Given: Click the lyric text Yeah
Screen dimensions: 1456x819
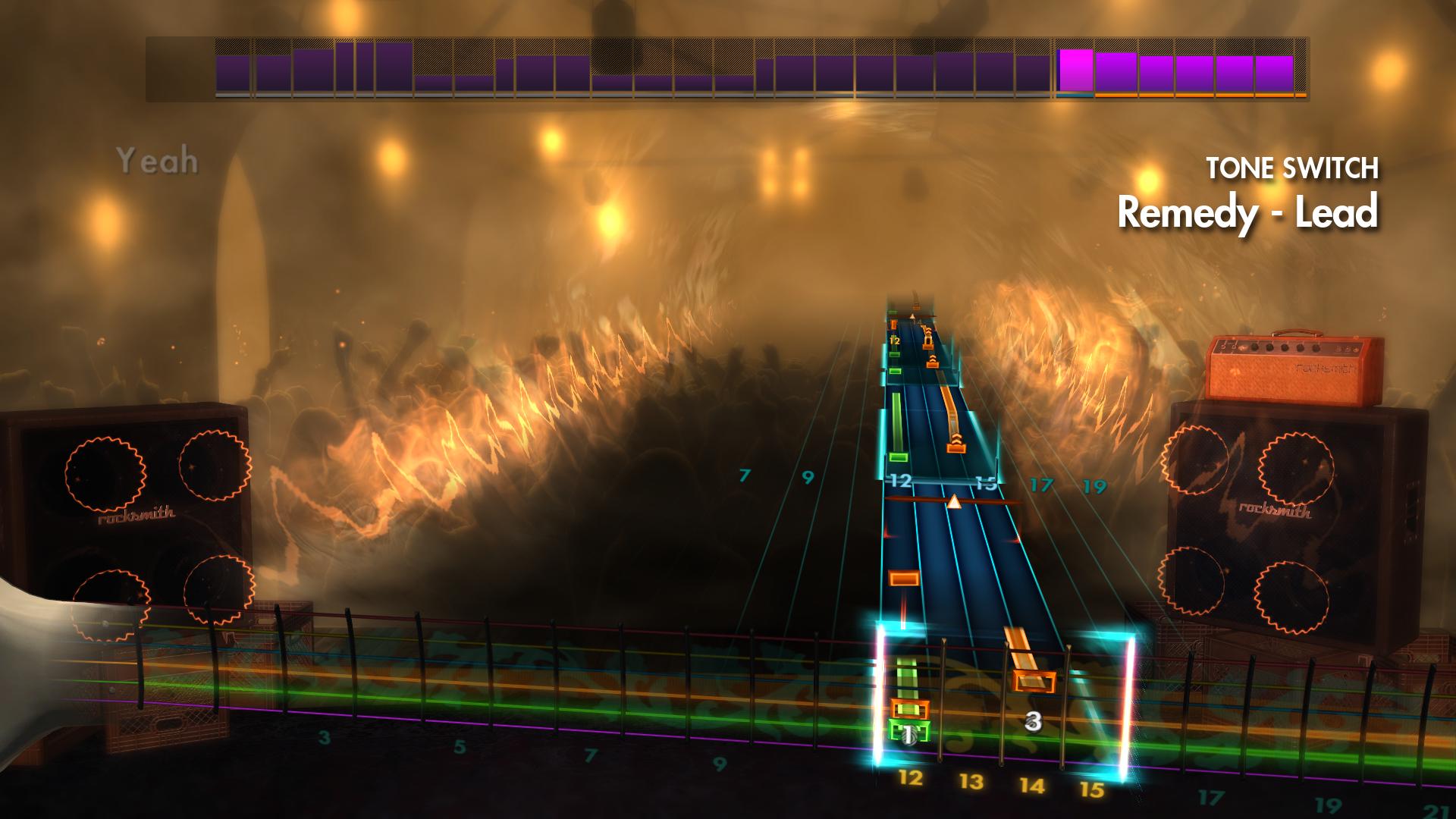Looking at the screenshot, I should coord(158,159).
